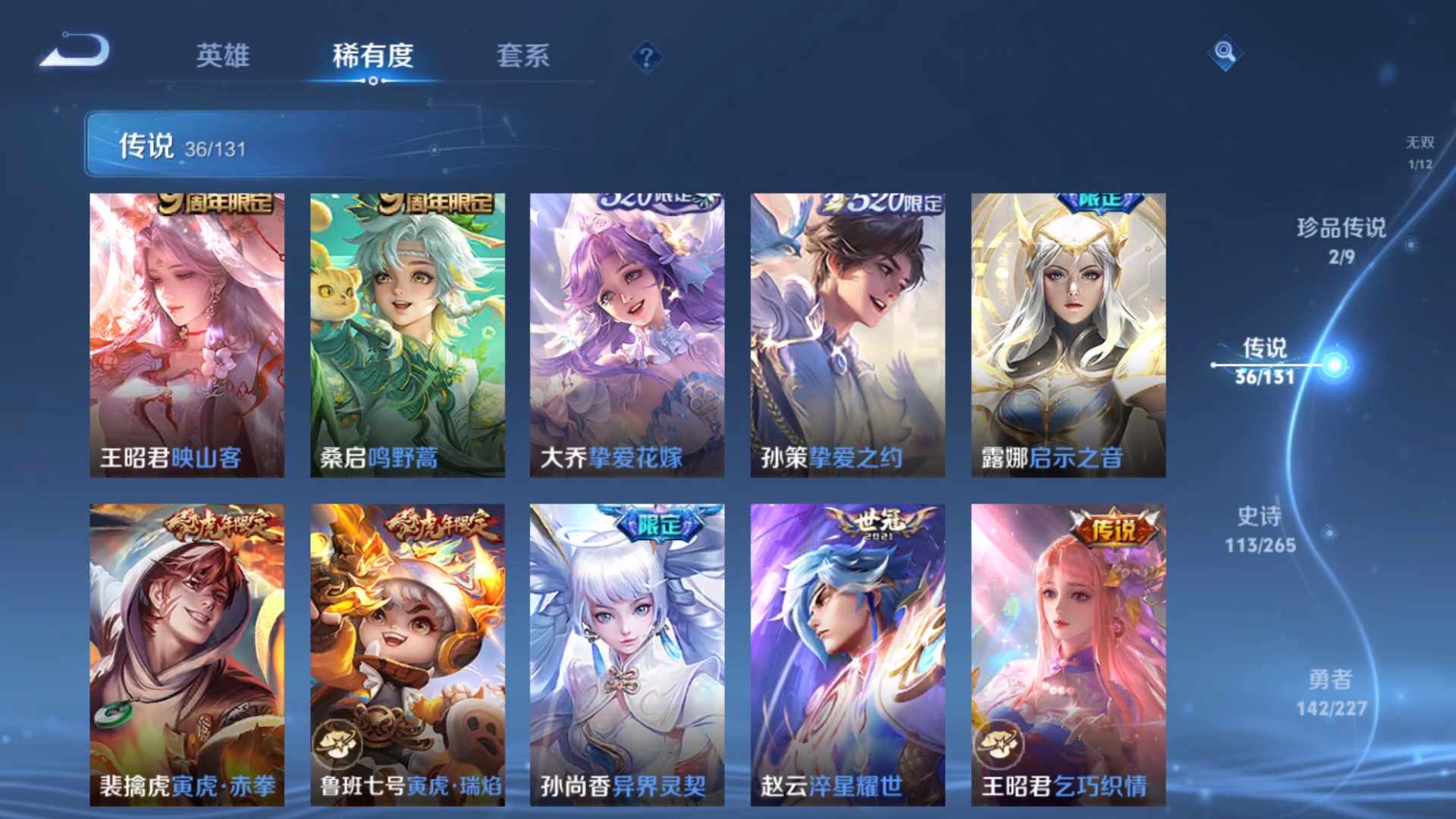The height and width of the screenshot is (819, 1456).
Task: Open the magnifier search icon
Action: [1224, 52]
